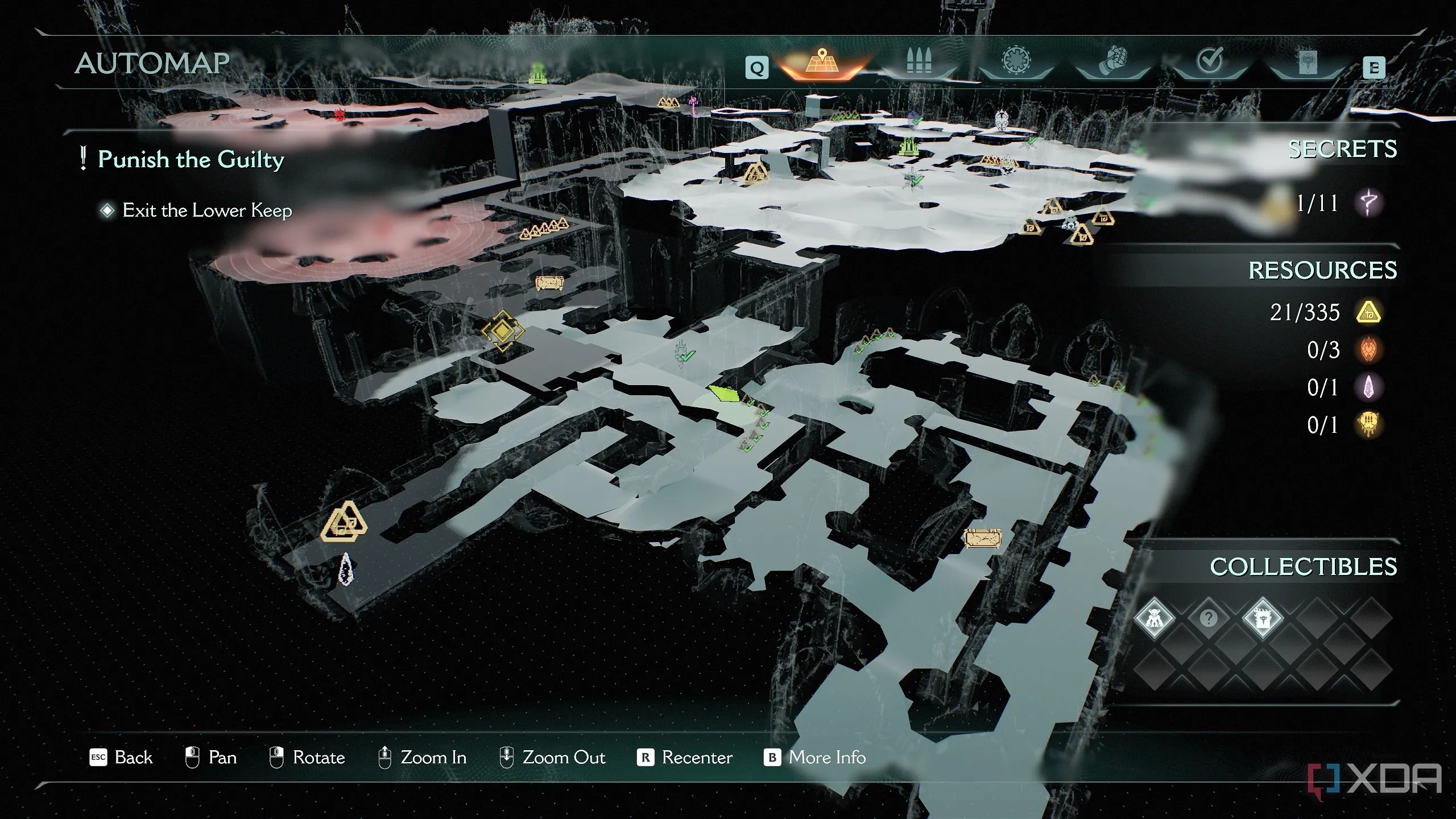Recenter the automap view
1456x819 pixels.
coord(685,758)
